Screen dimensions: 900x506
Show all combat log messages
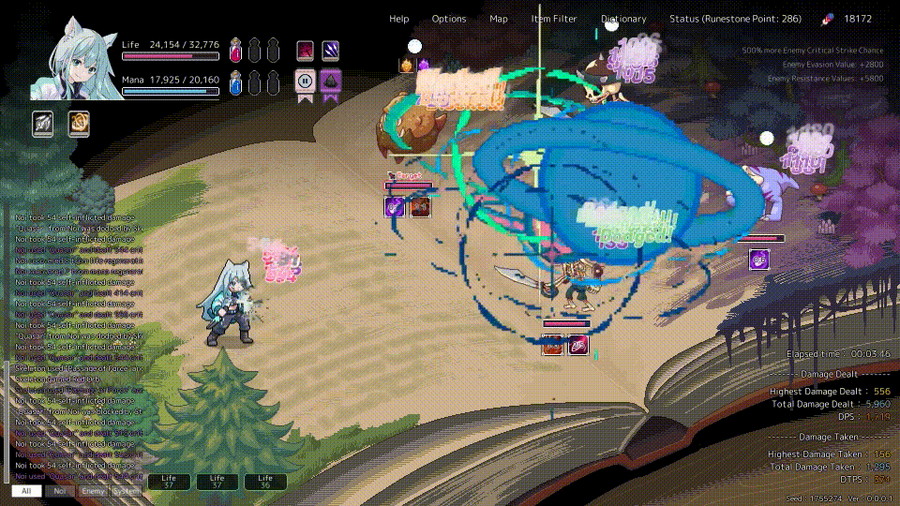pyautogui.click(x=26, y=491)
